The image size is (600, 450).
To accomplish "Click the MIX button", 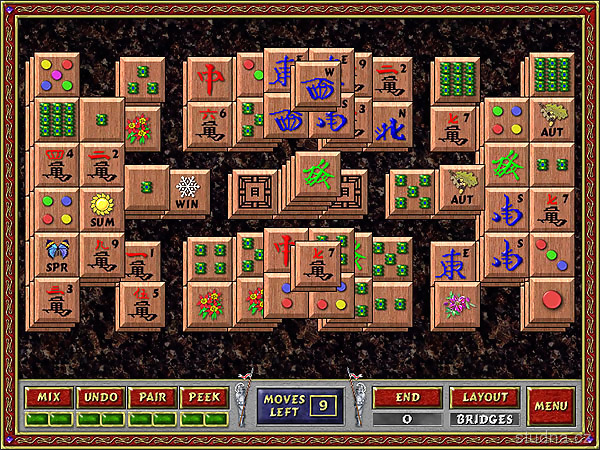I will click(x=47, y=397).
